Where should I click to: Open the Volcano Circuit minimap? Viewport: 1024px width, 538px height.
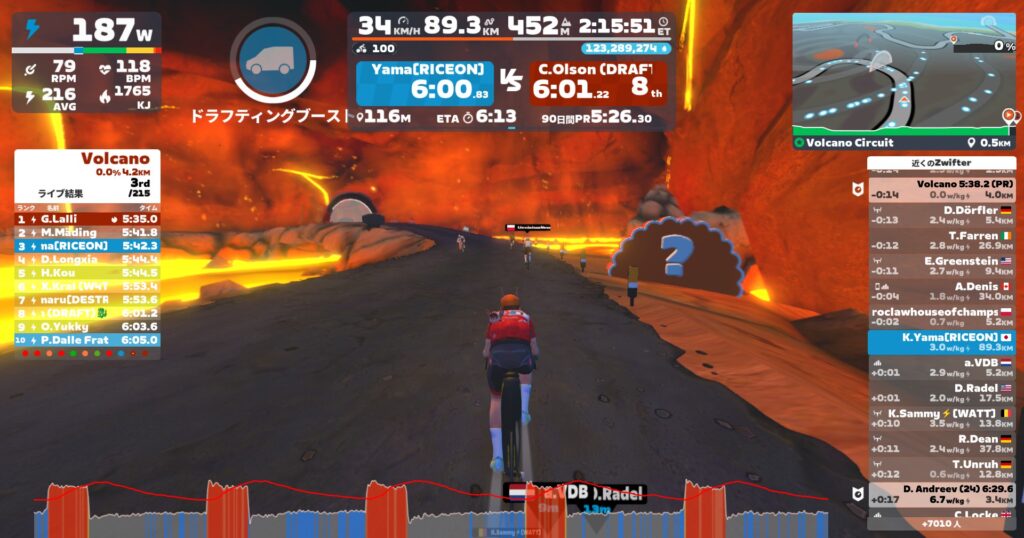904,75
